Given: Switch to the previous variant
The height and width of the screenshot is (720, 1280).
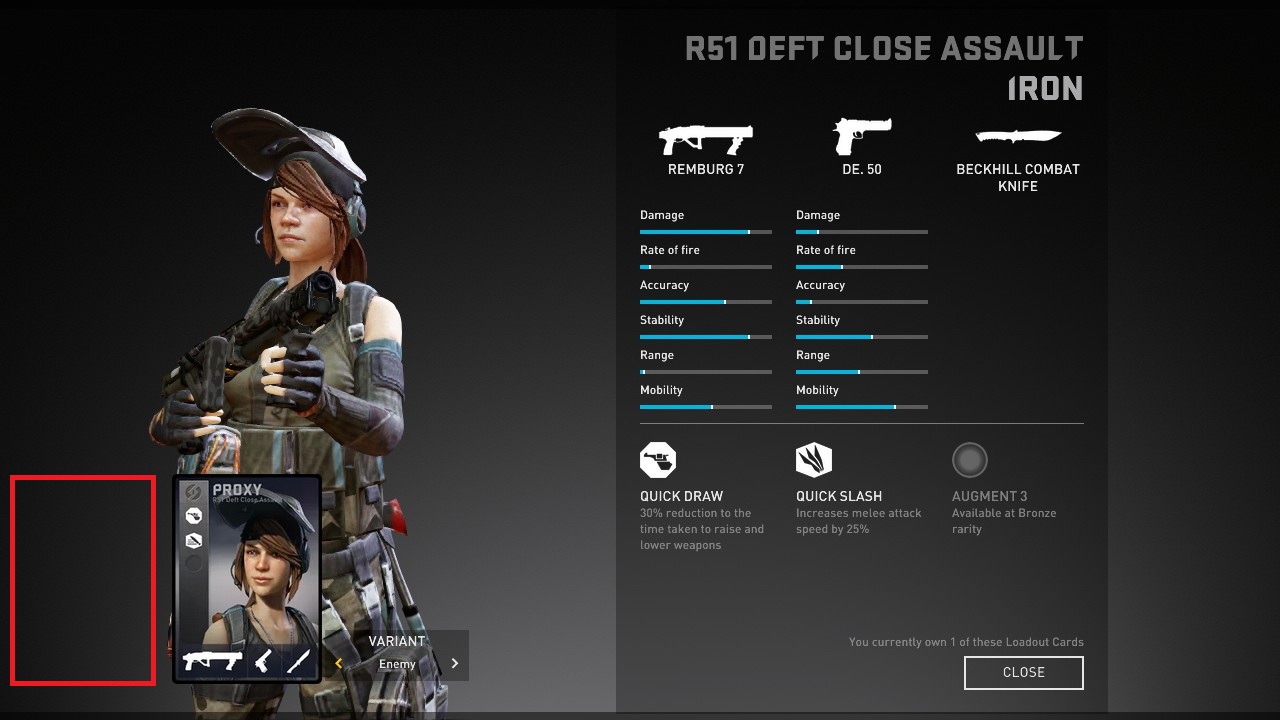Looking at the screenshot, I should point(339,663).
